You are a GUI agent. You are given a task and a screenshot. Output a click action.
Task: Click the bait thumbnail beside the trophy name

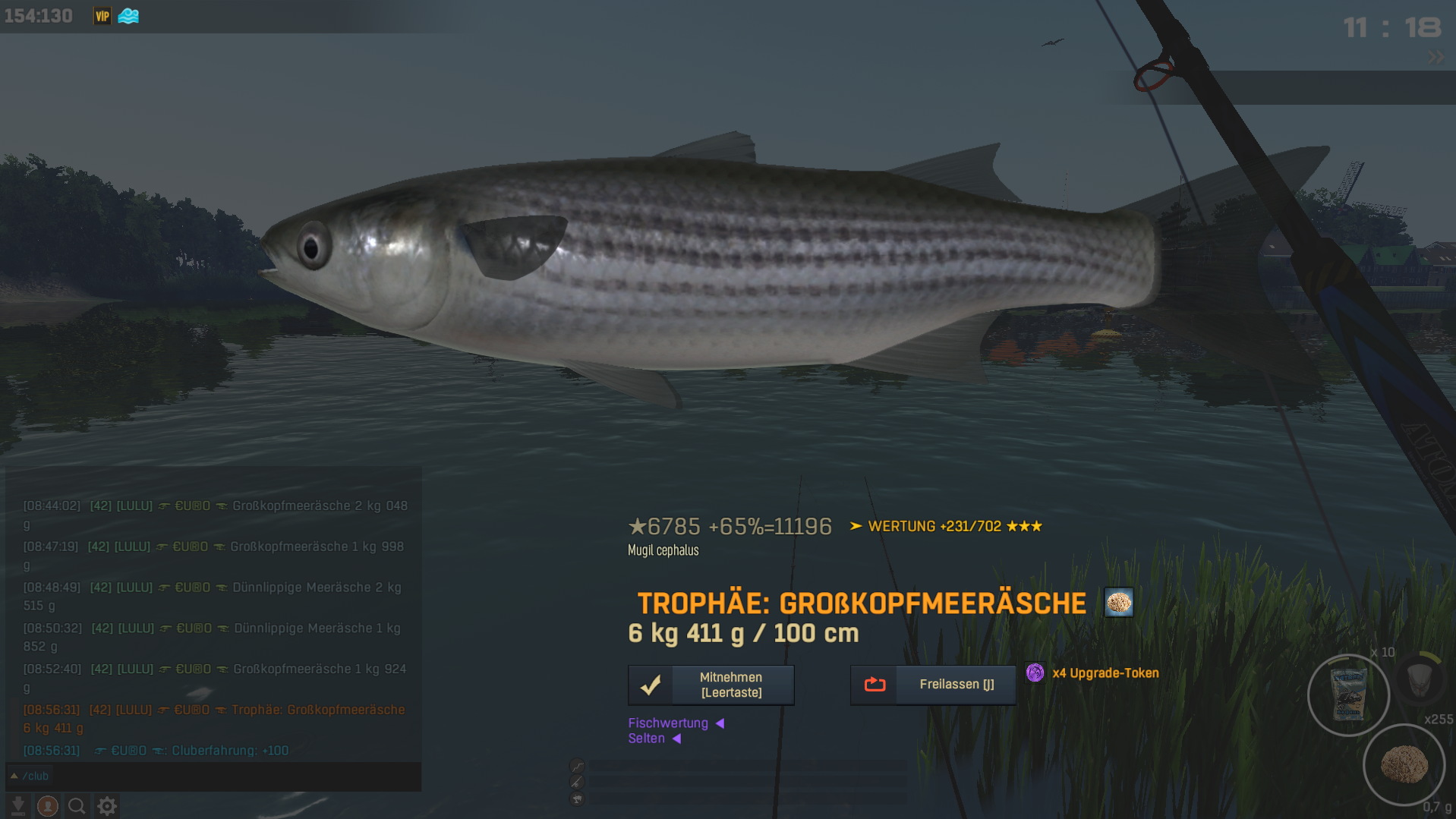click(x=1118, y=603)
